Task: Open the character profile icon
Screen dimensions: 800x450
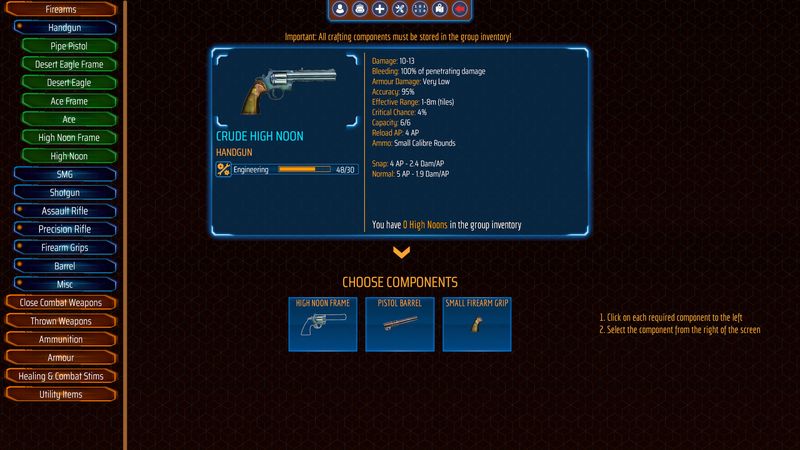Action: 340,9
